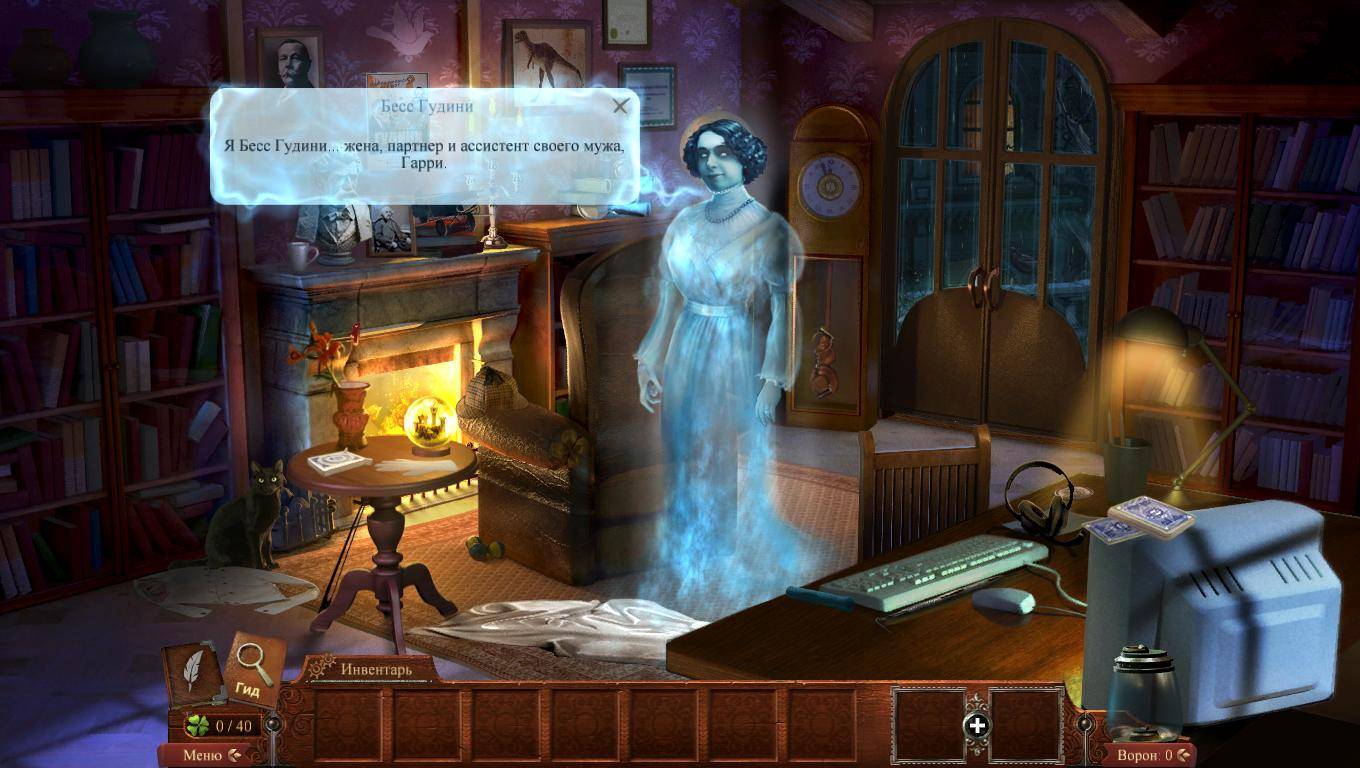Image resolution: width=1360 pixels, height=768 pixels.
Task: Click the Инвентарь inventory tab
Action: 375,669
